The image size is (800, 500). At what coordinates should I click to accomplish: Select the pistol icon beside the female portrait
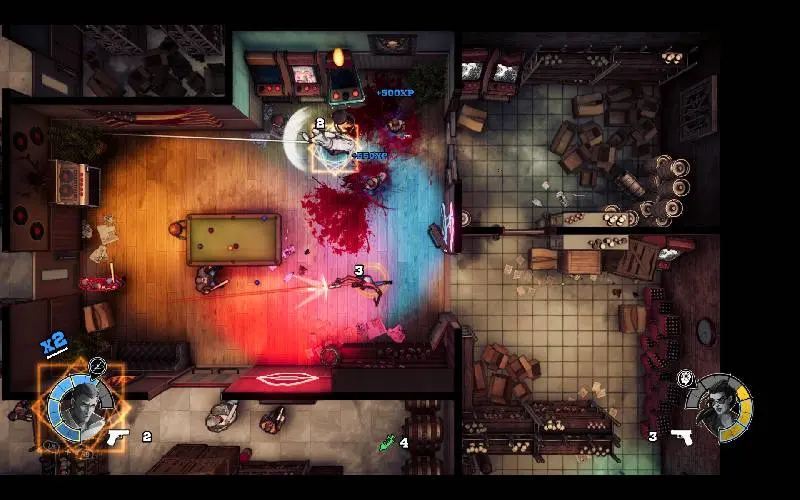tap(682, 436)
